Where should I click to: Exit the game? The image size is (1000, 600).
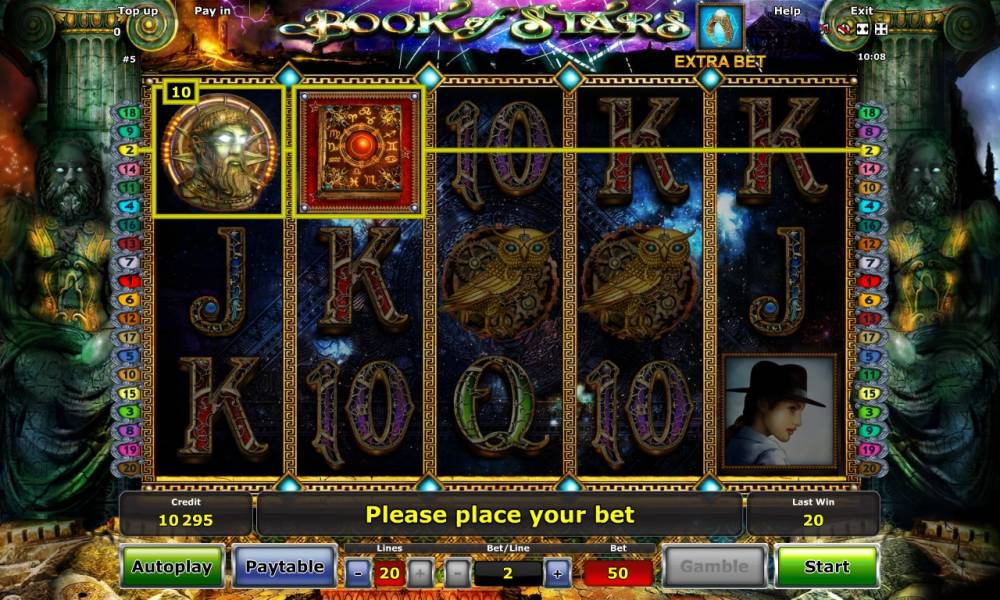coord(861,11)
